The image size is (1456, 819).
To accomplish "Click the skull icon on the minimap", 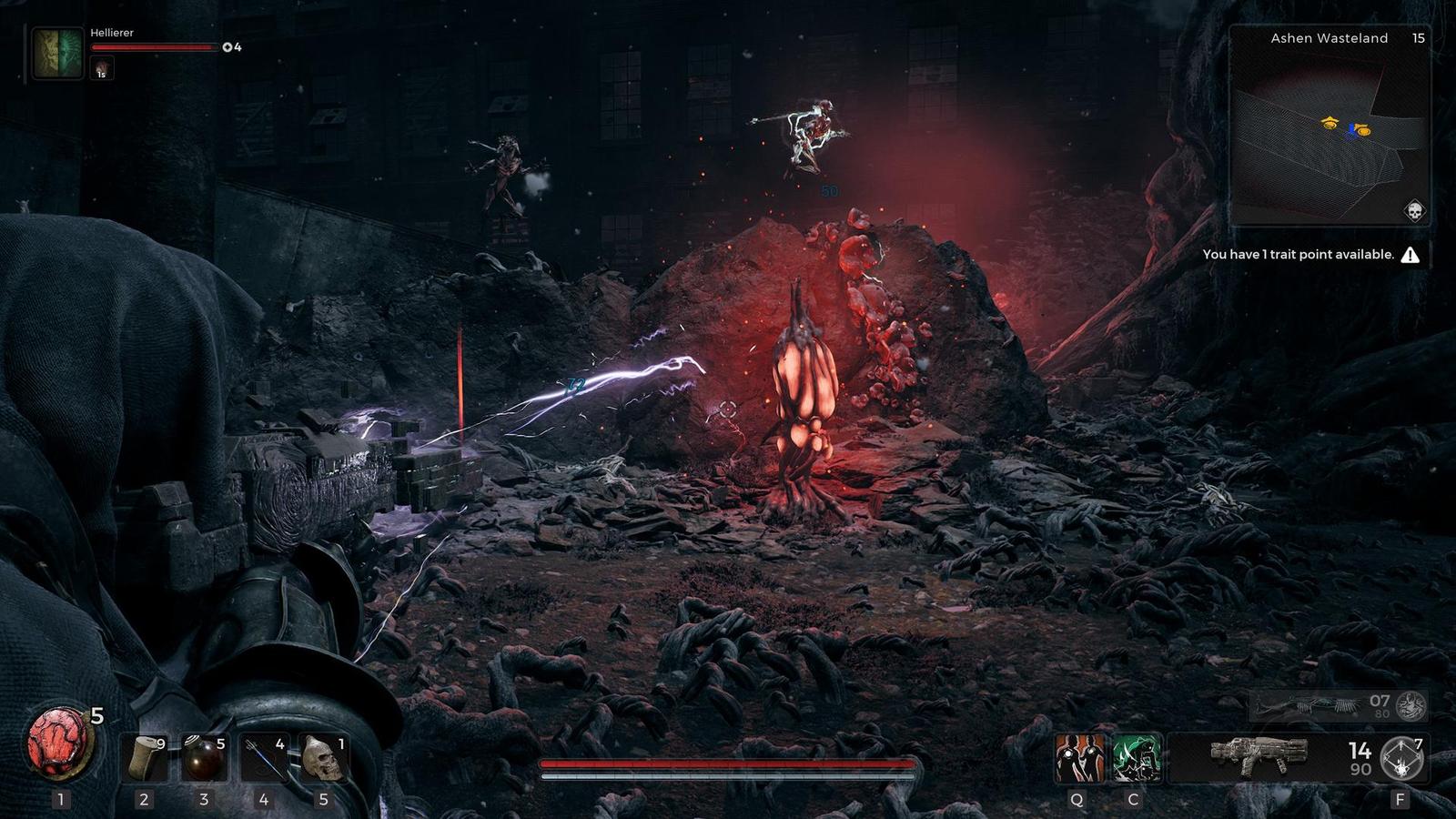I will click(x=1414, y=211).
